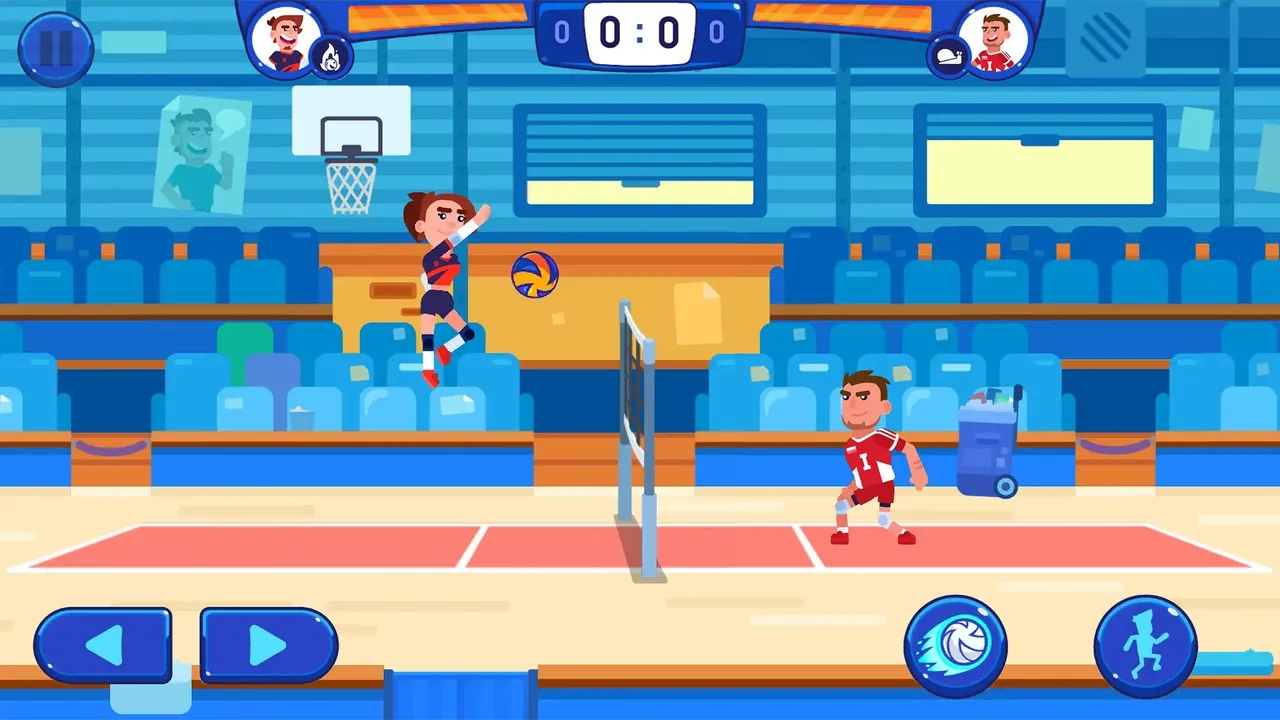This screenshot has width=1280, height=720.
Task: Hit the flaming volleyball spike button
Action: coord(955,646)
